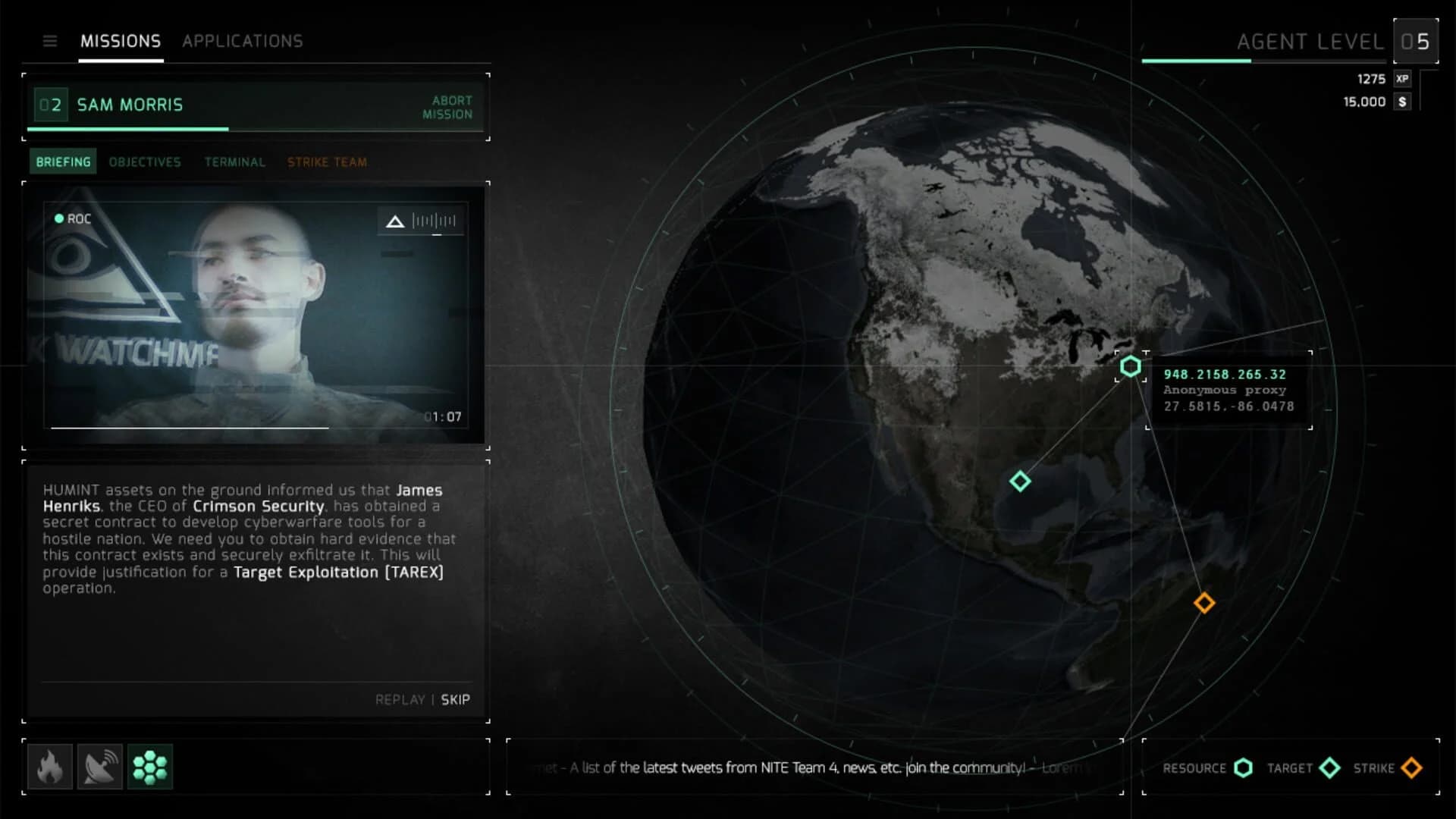The width and height of the screenshot is (1456, 819).
Task: Click the eject triangle on the briefing video
Action: [394, 221]
